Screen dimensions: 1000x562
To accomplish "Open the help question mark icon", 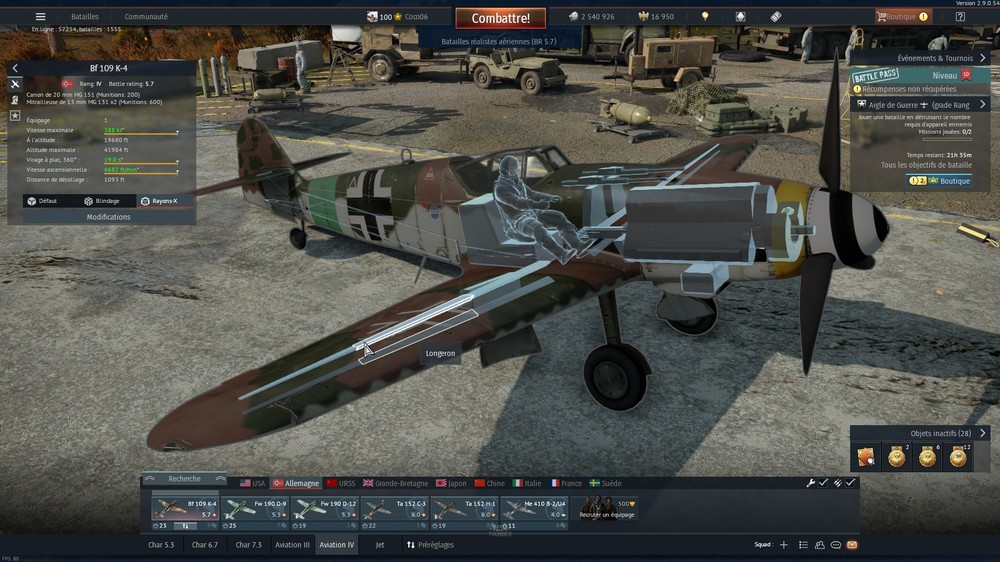I will click(960, 17).
